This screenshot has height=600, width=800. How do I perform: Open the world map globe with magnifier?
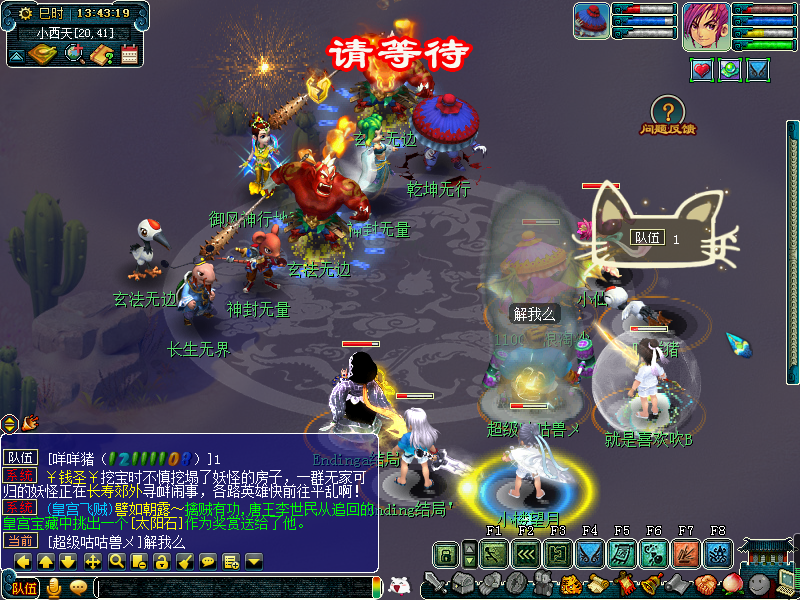coord(74,55)
